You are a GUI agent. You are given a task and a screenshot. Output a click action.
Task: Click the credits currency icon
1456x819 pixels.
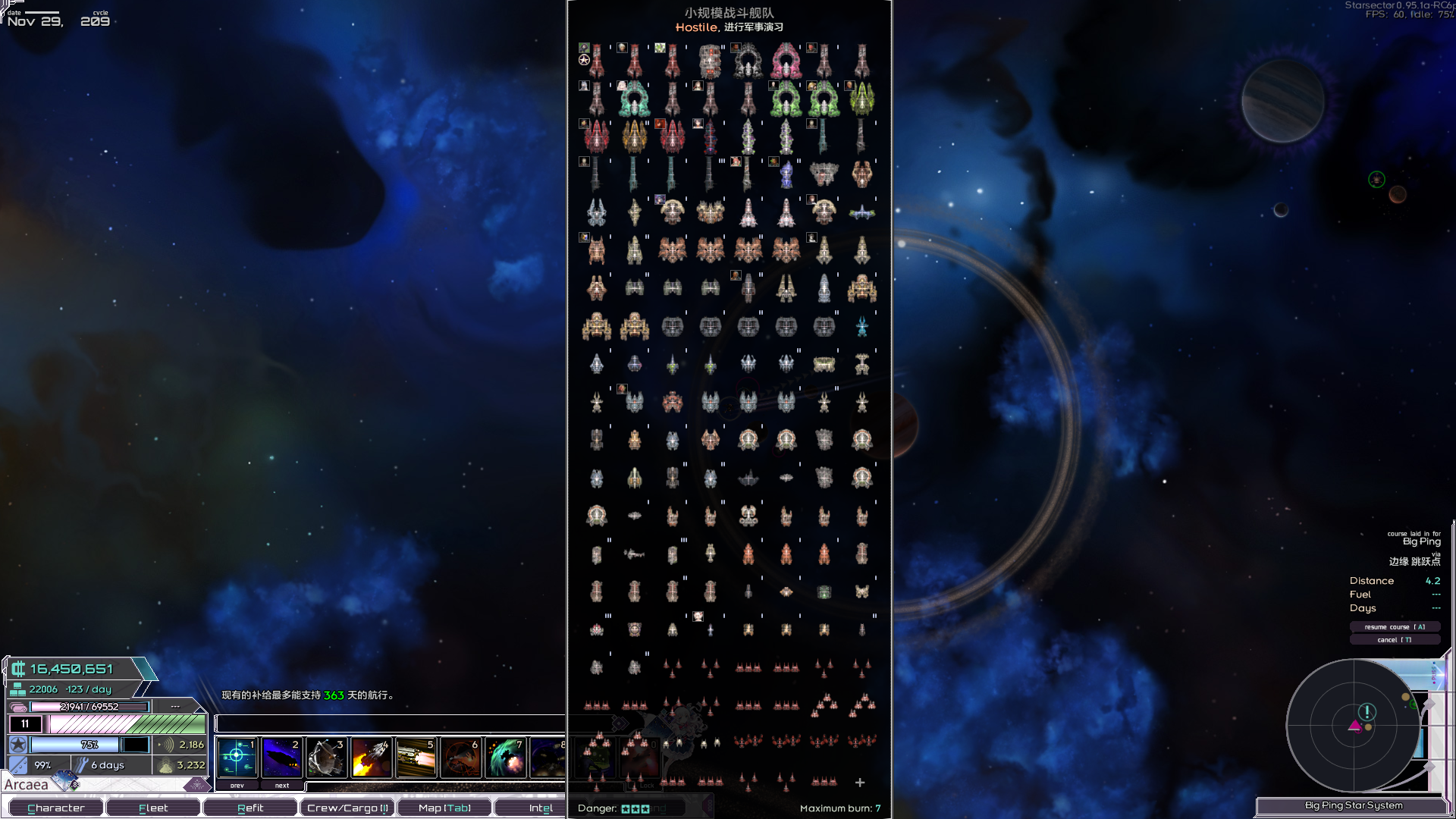[18, 669]
